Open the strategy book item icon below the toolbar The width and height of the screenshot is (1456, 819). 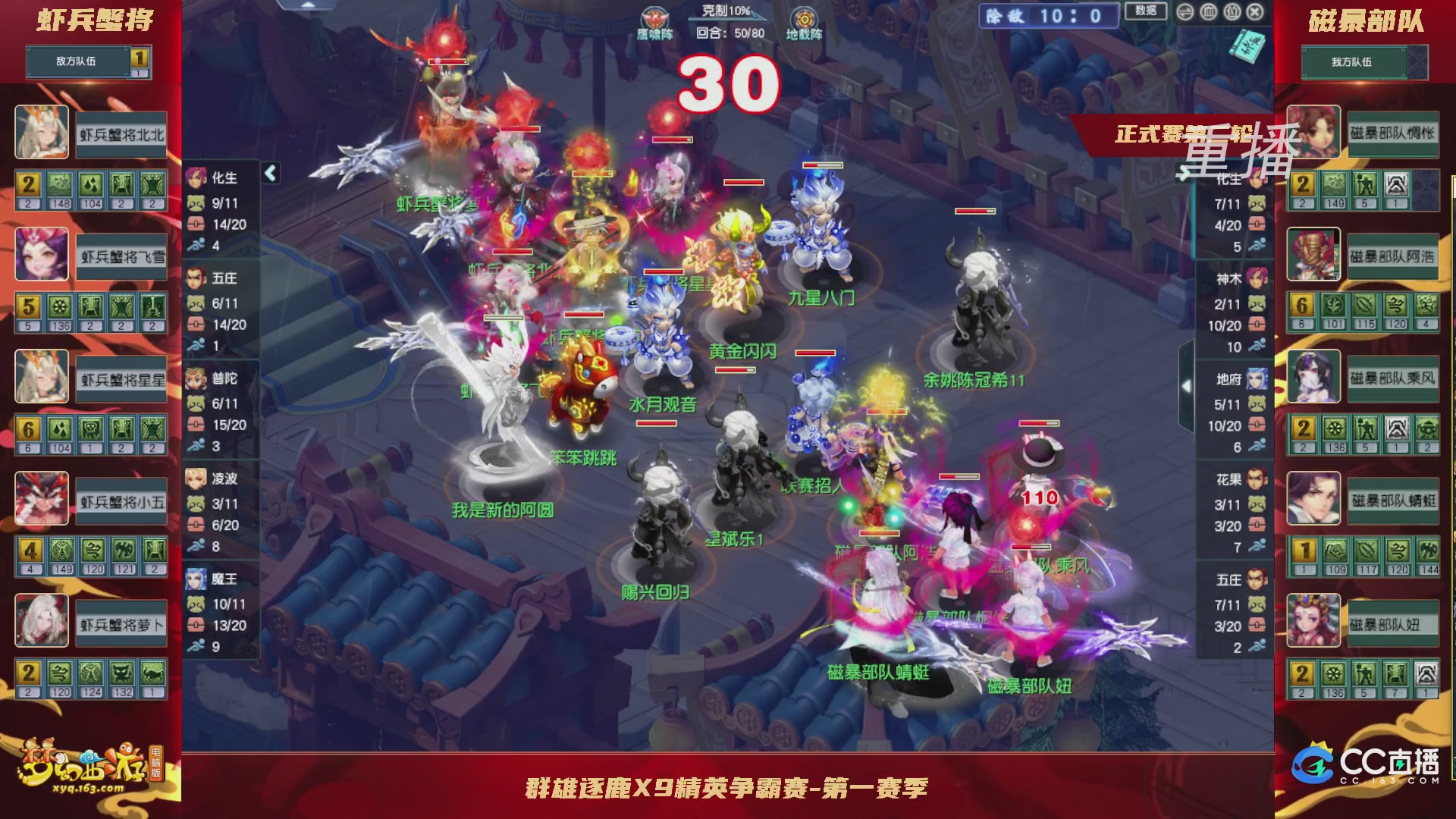(1247, 47)
